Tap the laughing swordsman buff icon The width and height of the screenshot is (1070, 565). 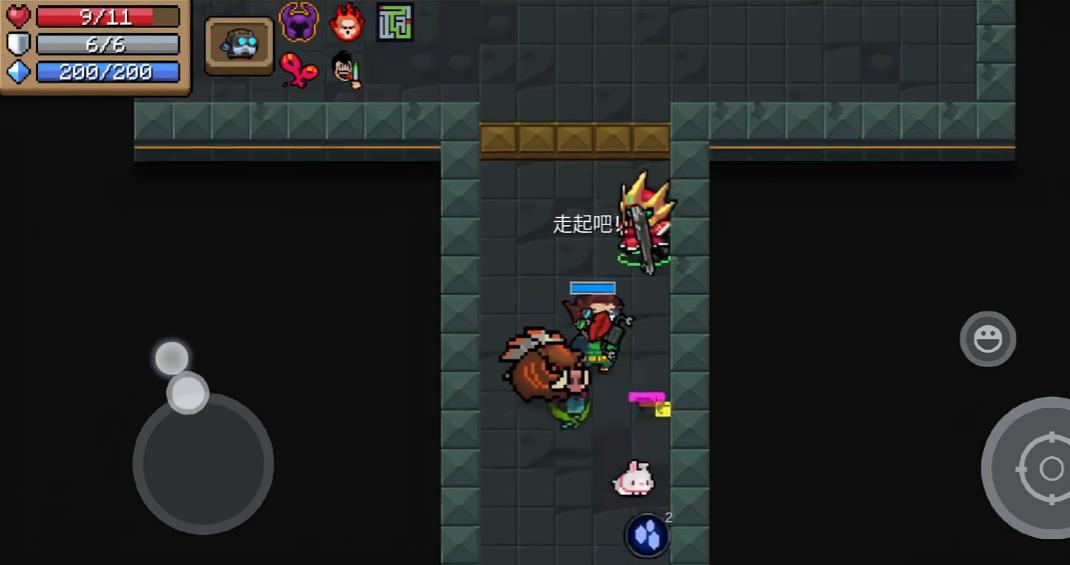[x=346, y=69]
